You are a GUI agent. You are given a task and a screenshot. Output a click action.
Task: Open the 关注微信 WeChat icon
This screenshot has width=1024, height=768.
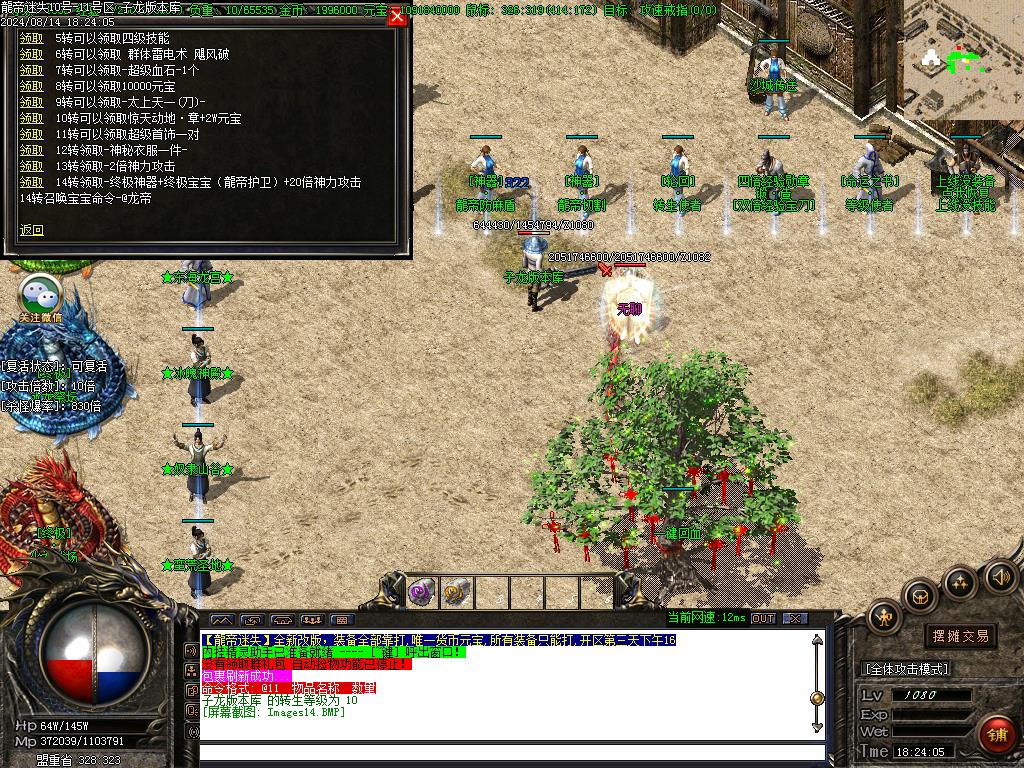[41, 297]
